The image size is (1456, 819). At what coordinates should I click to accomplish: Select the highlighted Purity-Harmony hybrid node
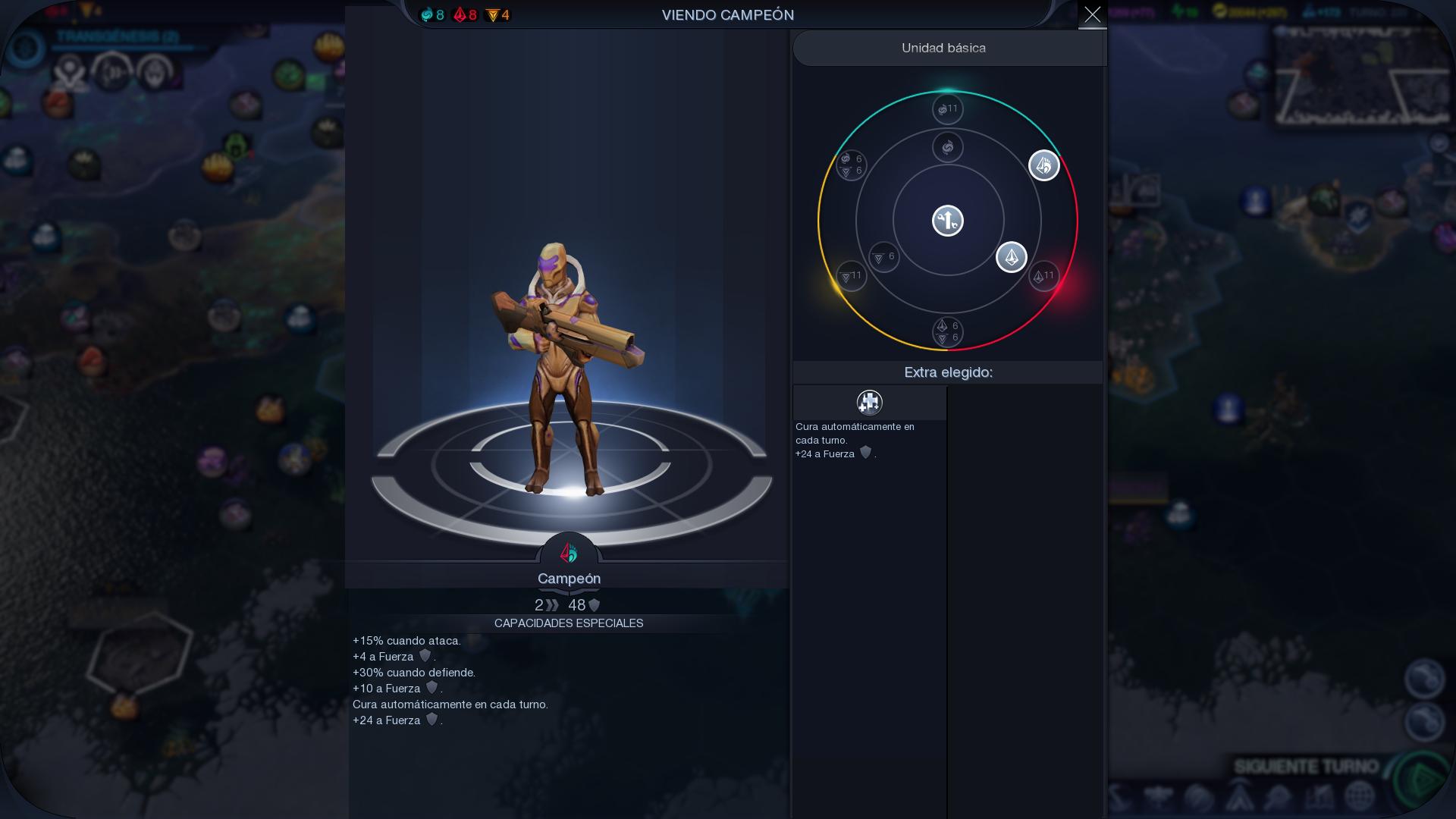click(x=1043, y=165)
